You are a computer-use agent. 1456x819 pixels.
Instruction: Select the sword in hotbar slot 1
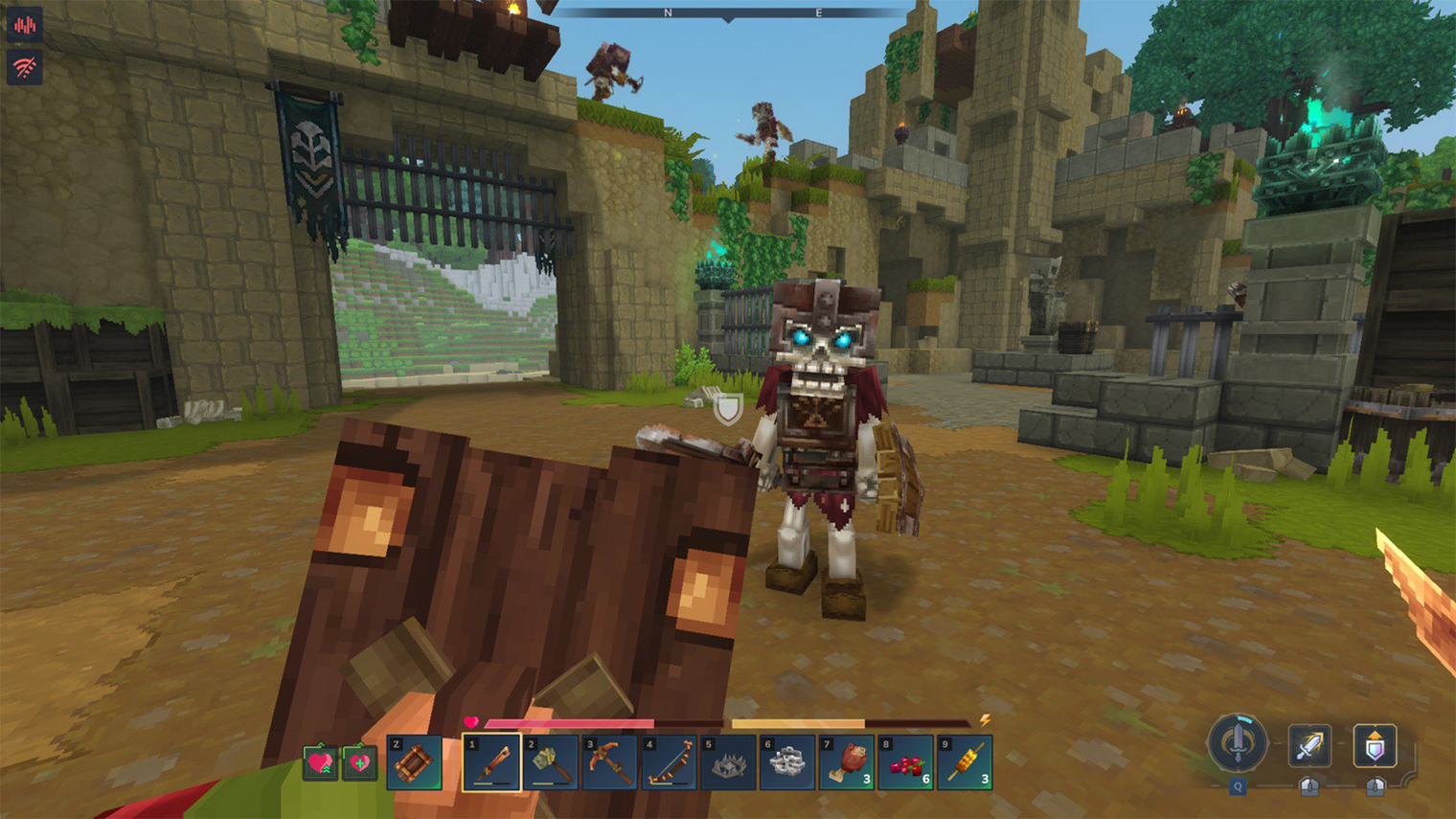click(x=491, y=762)
